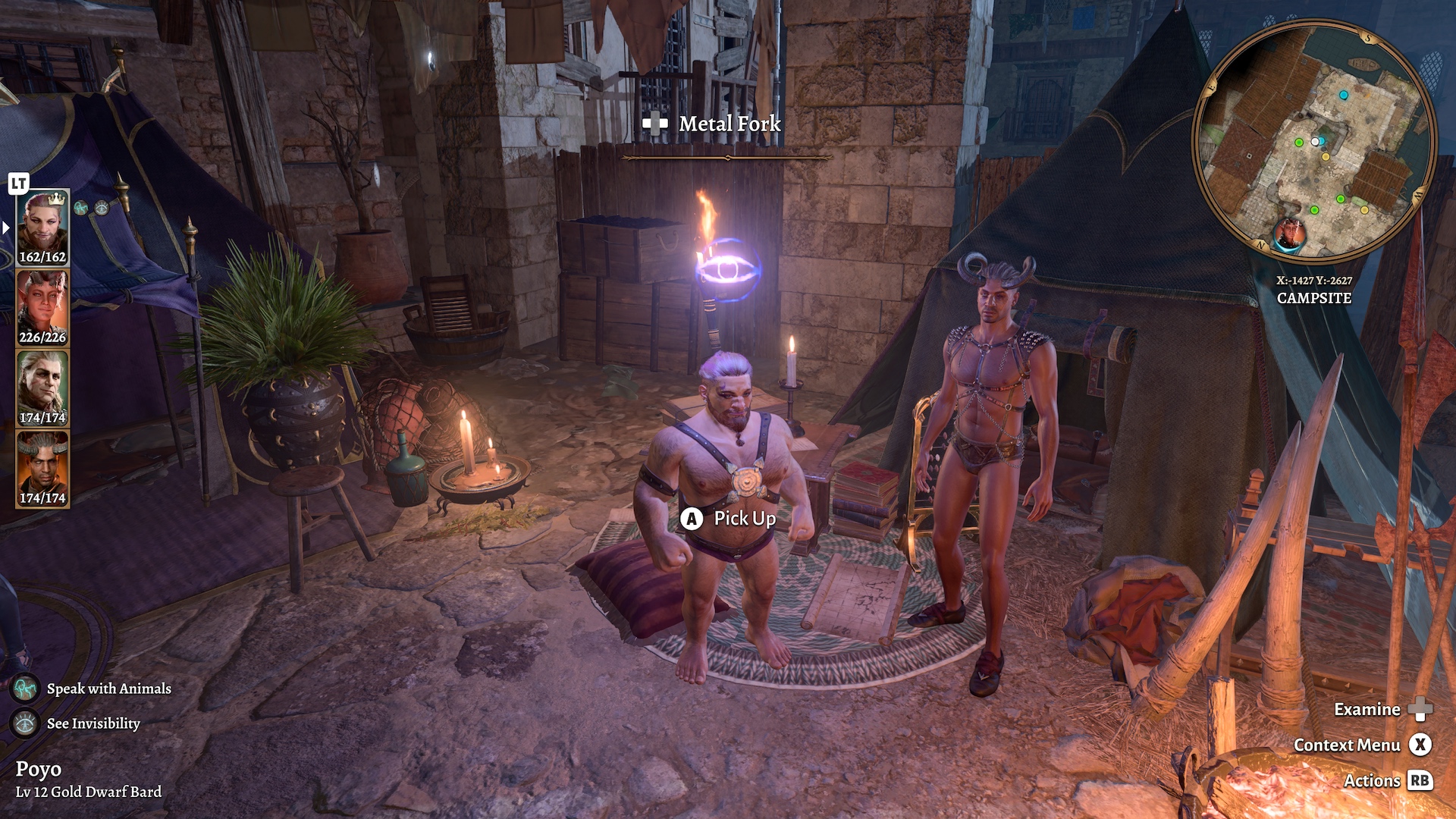Open the circular campsite minimap
Image resolution: width=1456 pixels, height=819 pixels.
(x=1314, y=140)
